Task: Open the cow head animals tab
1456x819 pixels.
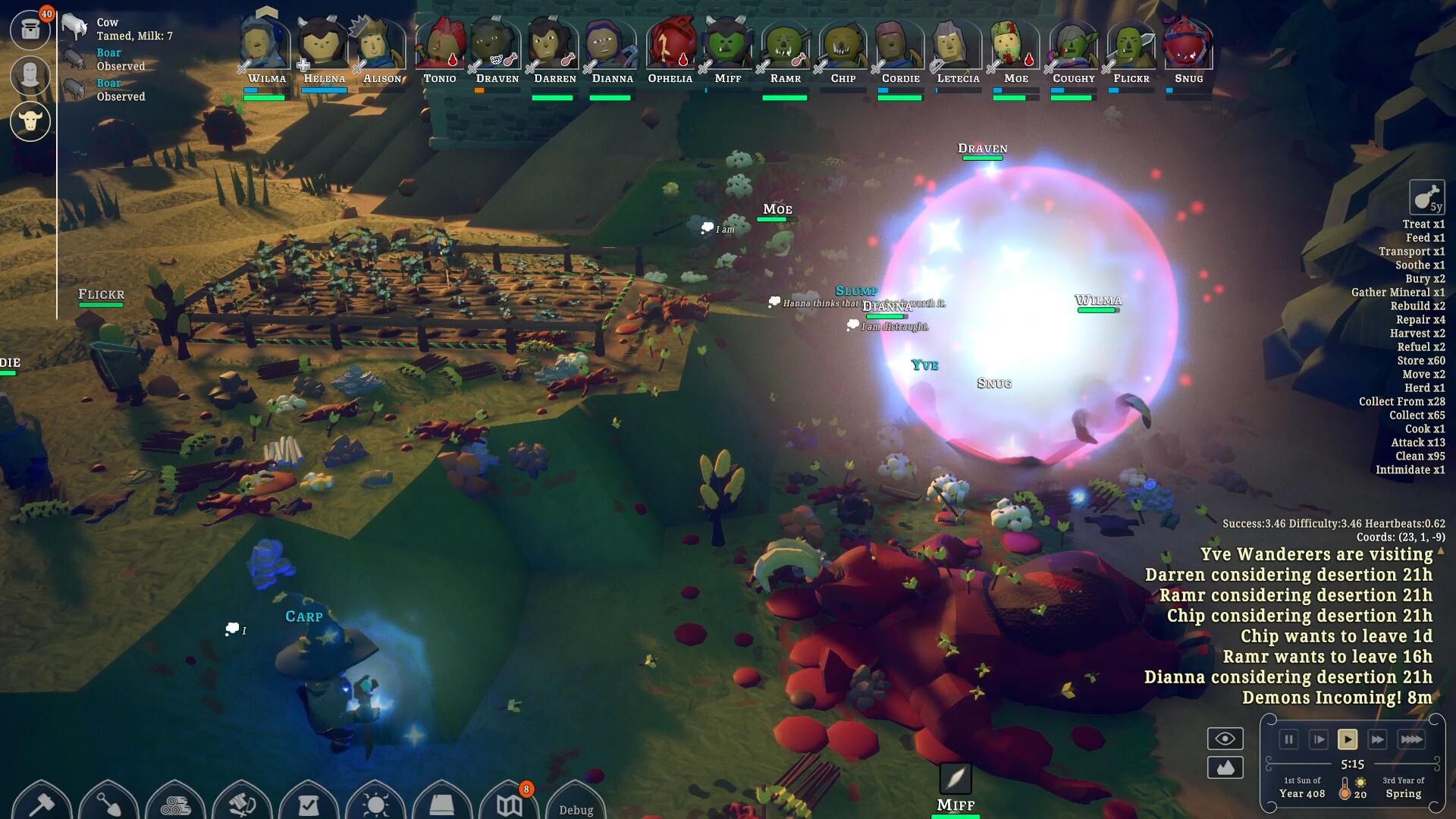Action: point(30,121)
